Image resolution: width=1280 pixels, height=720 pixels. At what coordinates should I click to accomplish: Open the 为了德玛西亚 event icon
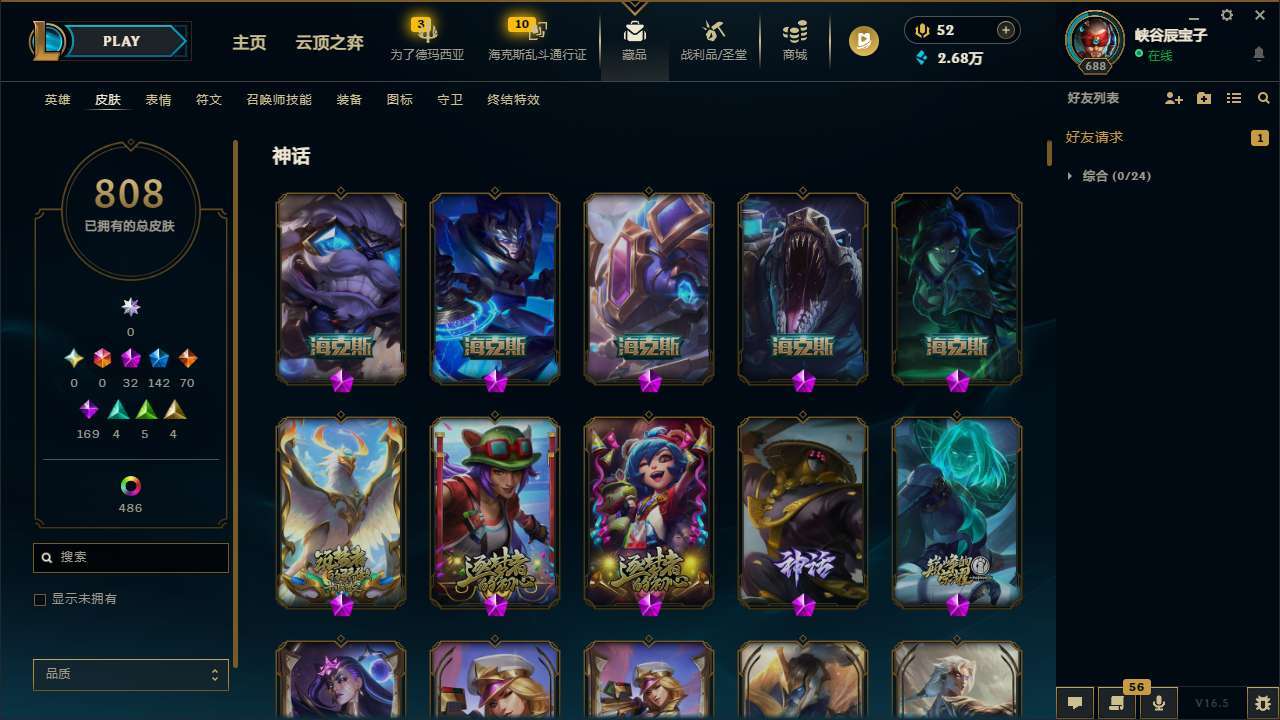[x=427, y=38]
